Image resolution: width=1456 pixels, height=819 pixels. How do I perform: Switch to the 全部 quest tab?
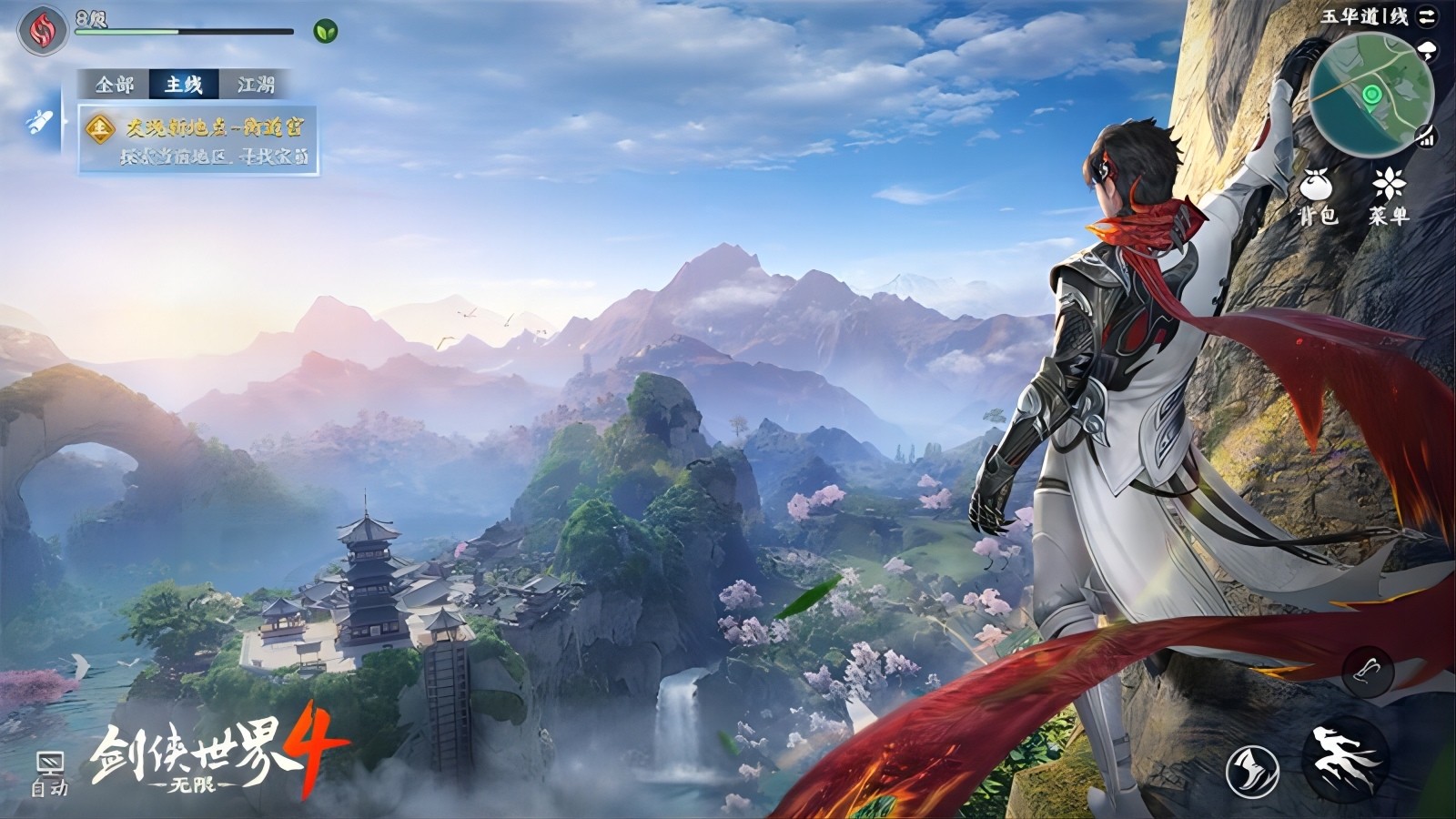[116, 86]
